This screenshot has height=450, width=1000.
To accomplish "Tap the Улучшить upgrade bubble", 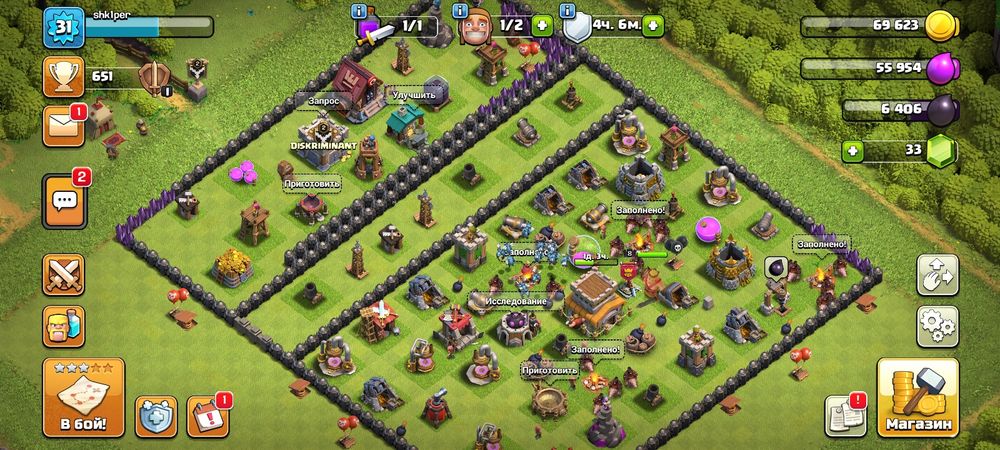I will (414, 96).
